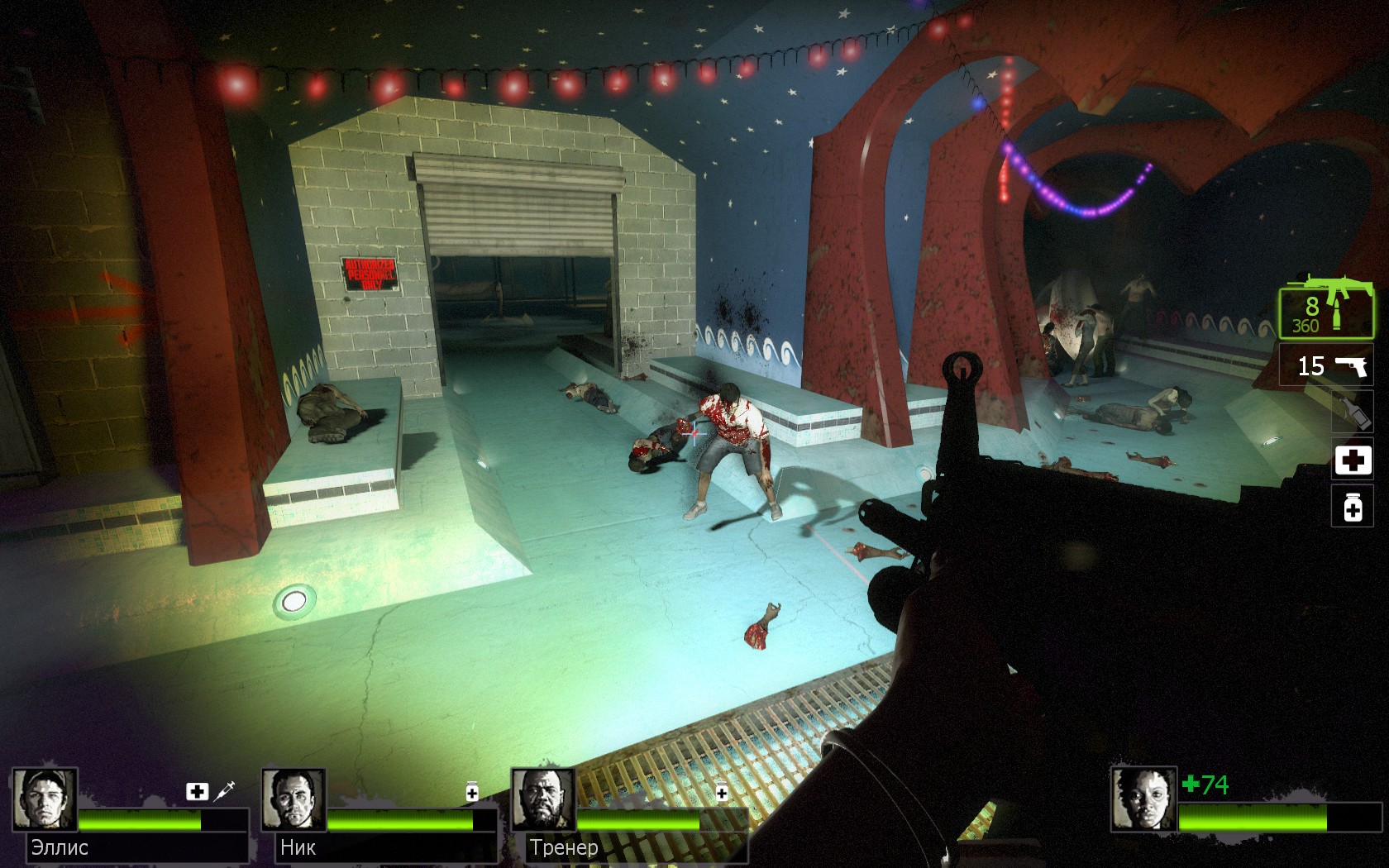Click Ник's pill bottle icon

472,791
